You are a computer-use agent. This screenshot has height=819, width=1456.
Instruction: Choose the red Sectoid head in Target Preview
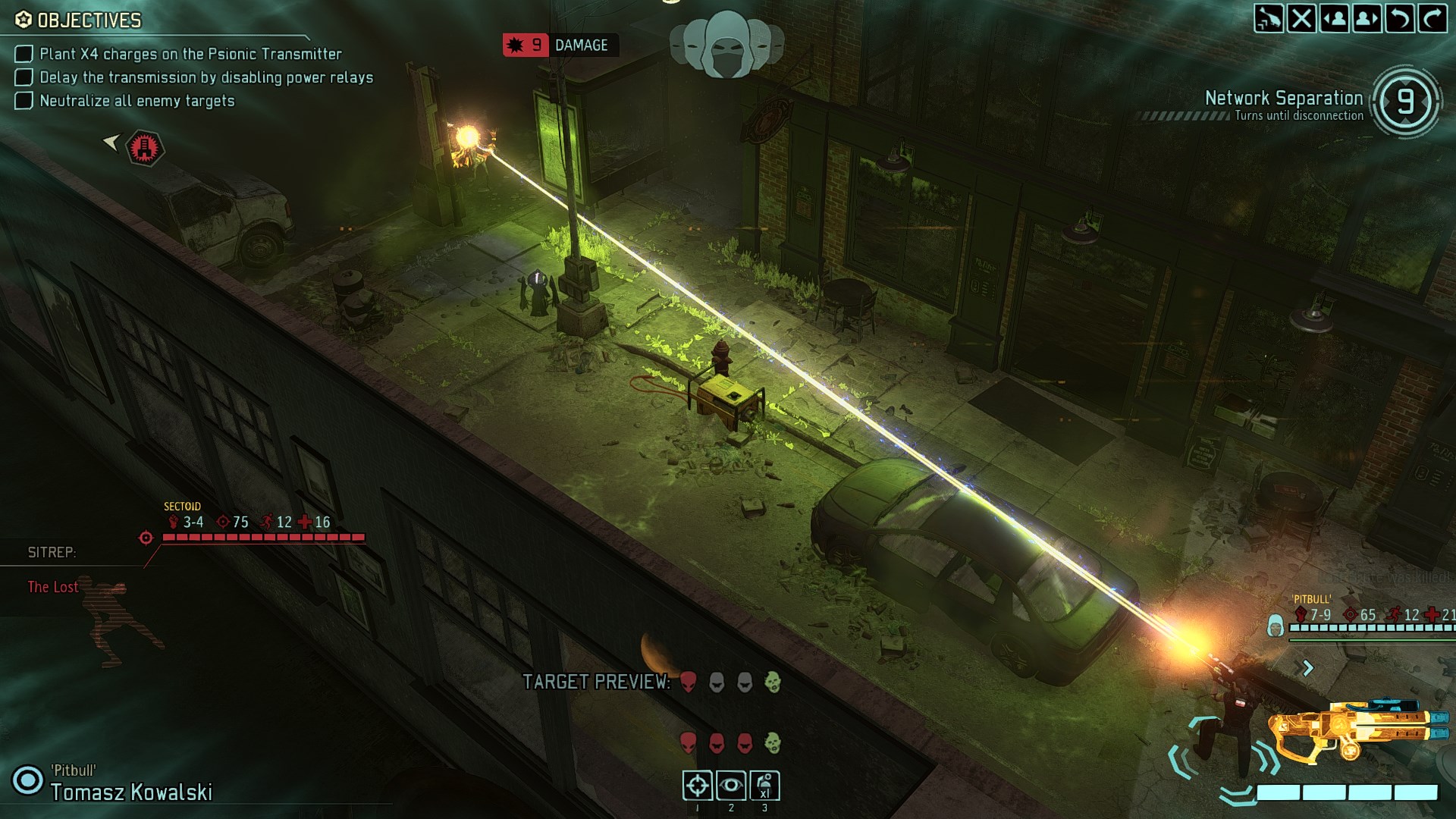tap(688, 682)
